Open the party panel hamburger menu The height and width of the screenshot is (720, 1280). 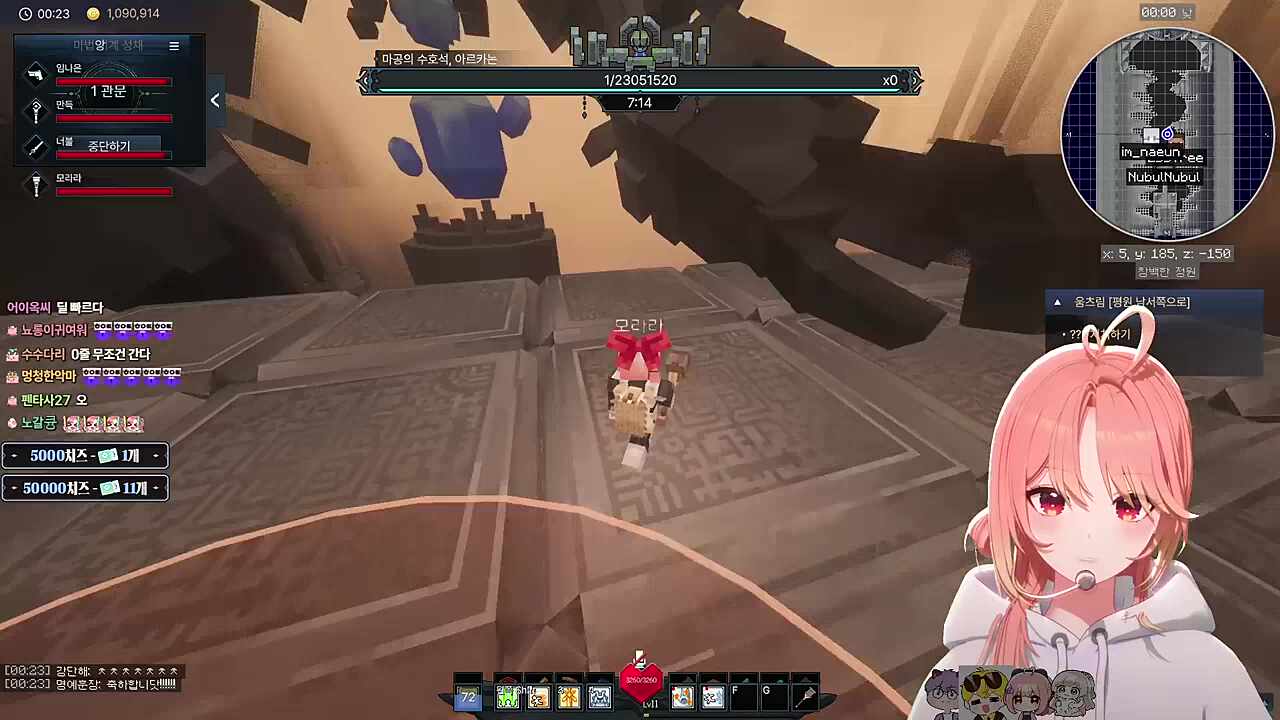click(x=174, y=46)
